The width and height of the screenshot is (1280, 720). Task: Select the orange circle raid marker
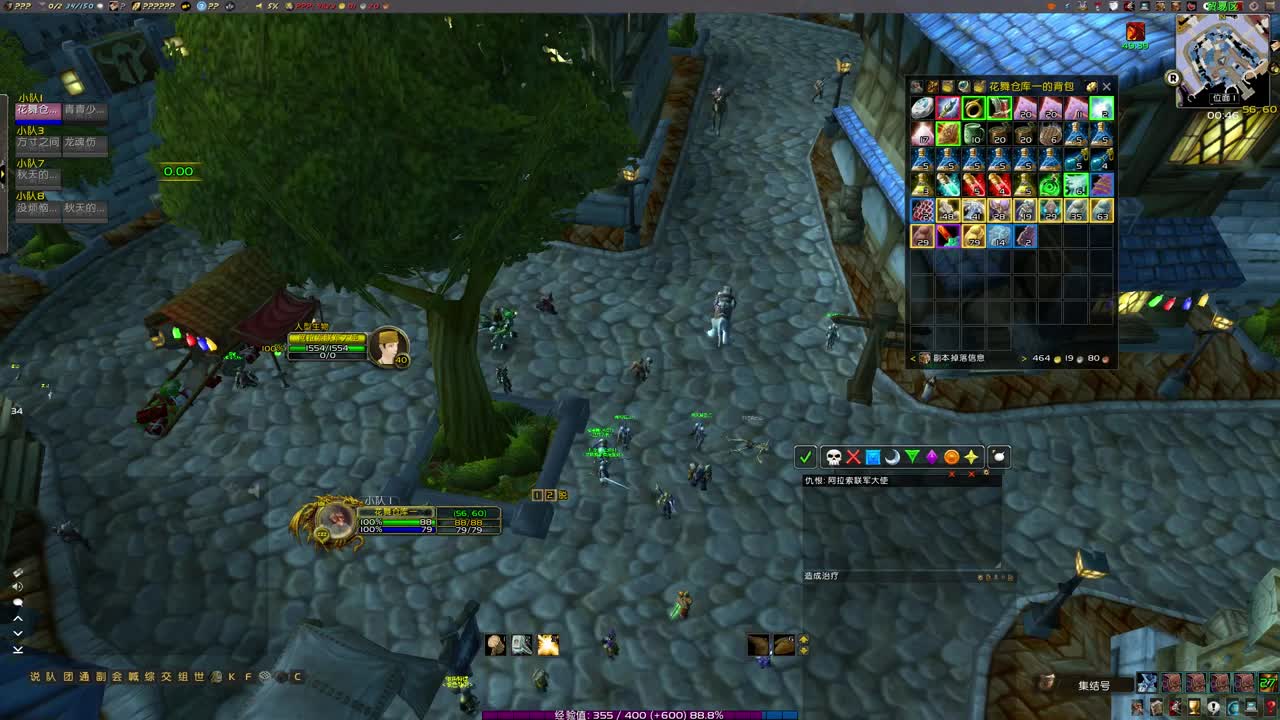[x=951, y=457]
